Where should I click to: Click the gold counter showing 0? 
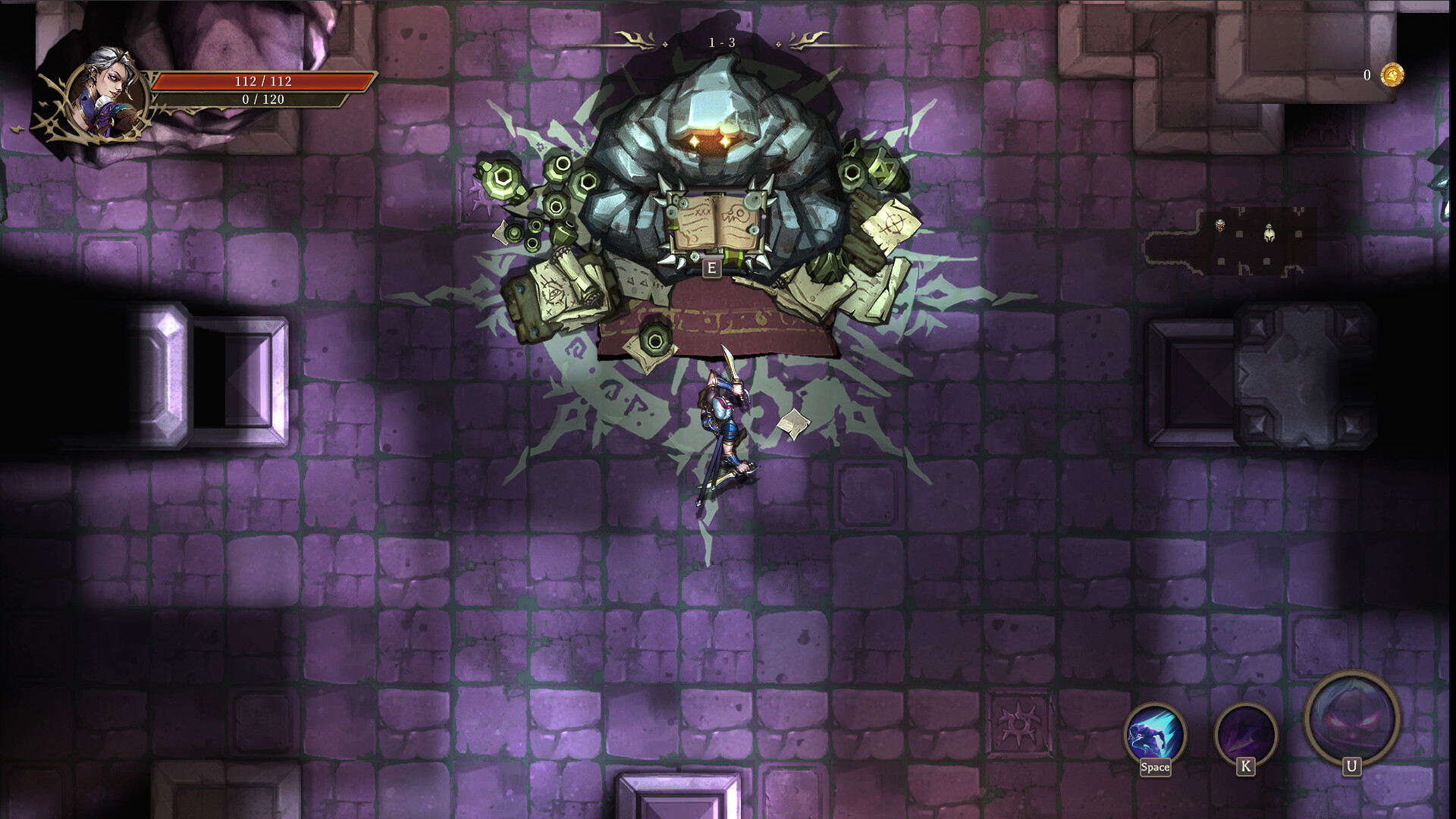click(x=1366, y=77)
